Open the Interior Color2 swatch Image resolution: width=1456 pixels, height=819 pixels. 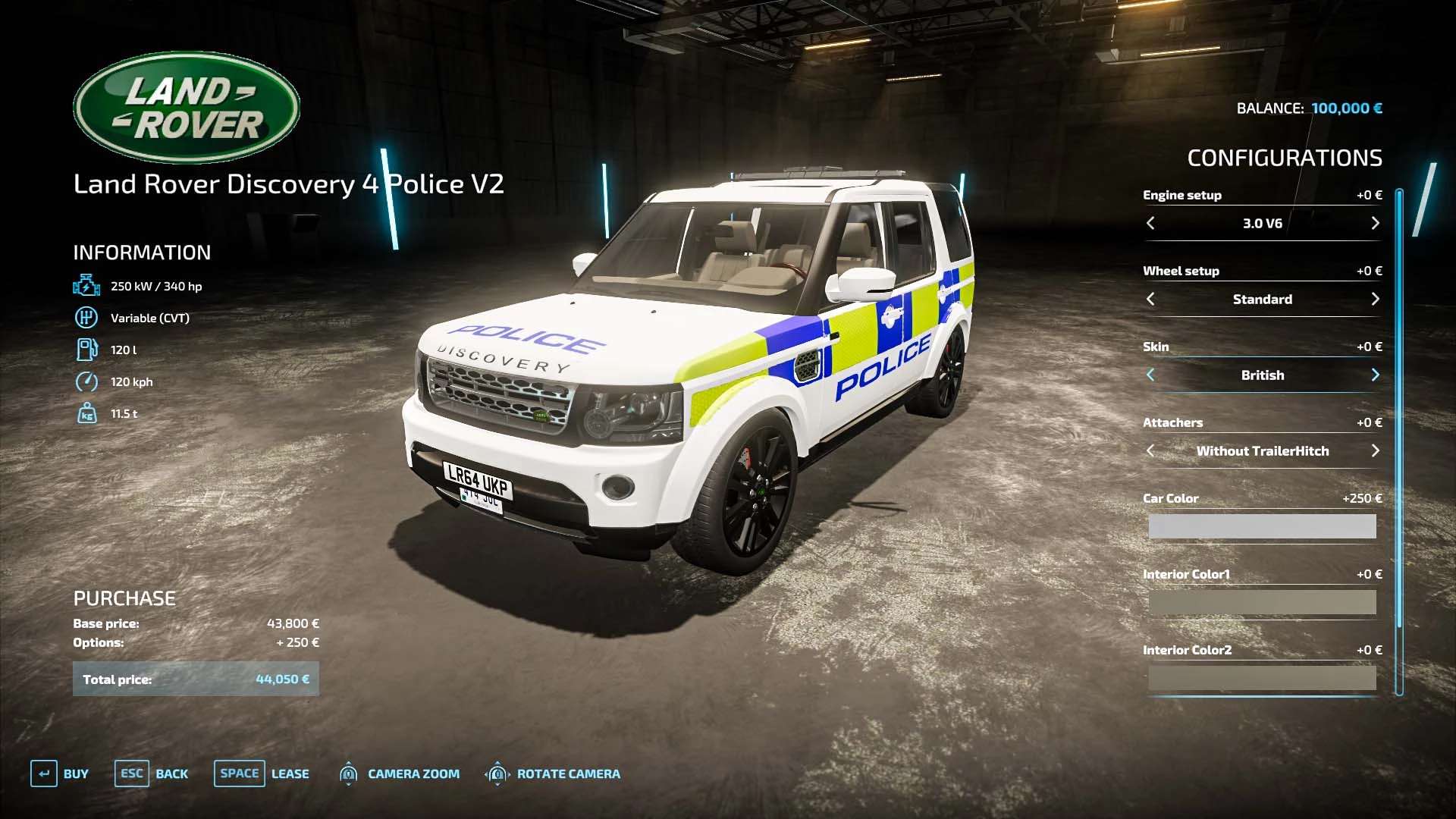coord(1262,677)
